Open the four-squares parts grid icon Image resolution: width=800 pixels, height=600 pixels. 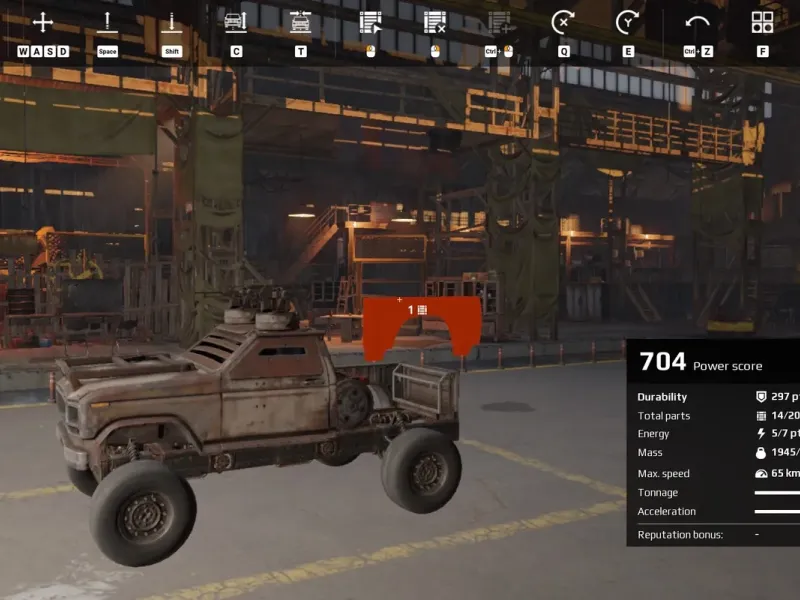762,22
